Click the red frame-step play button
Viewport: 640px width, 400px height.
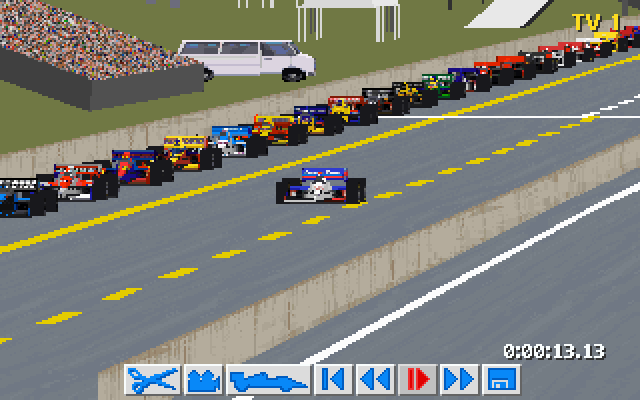(417, 380)
